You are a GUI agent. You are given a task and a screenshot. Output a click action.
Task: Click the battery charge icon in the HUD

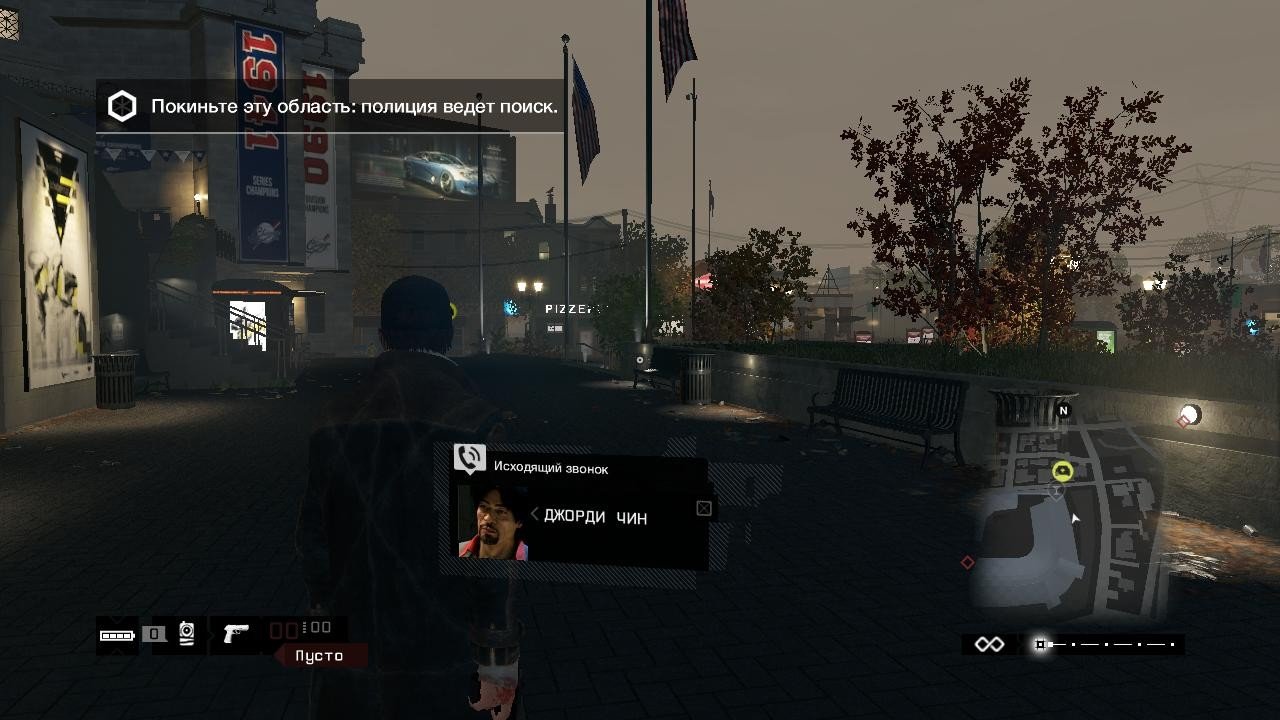117,634
